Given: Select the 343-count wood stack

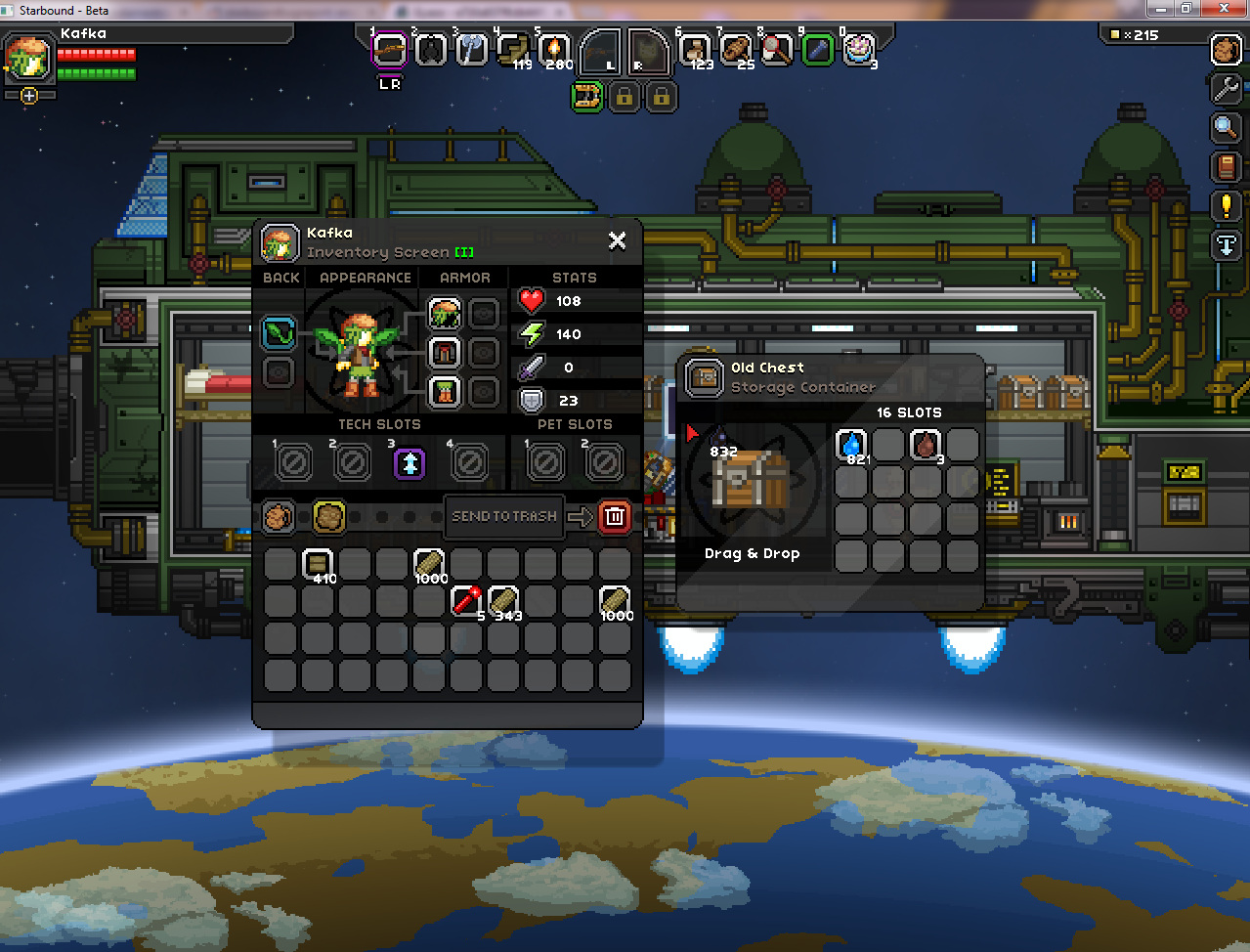Looking at the screenshot, I should [x=503, y=600].
